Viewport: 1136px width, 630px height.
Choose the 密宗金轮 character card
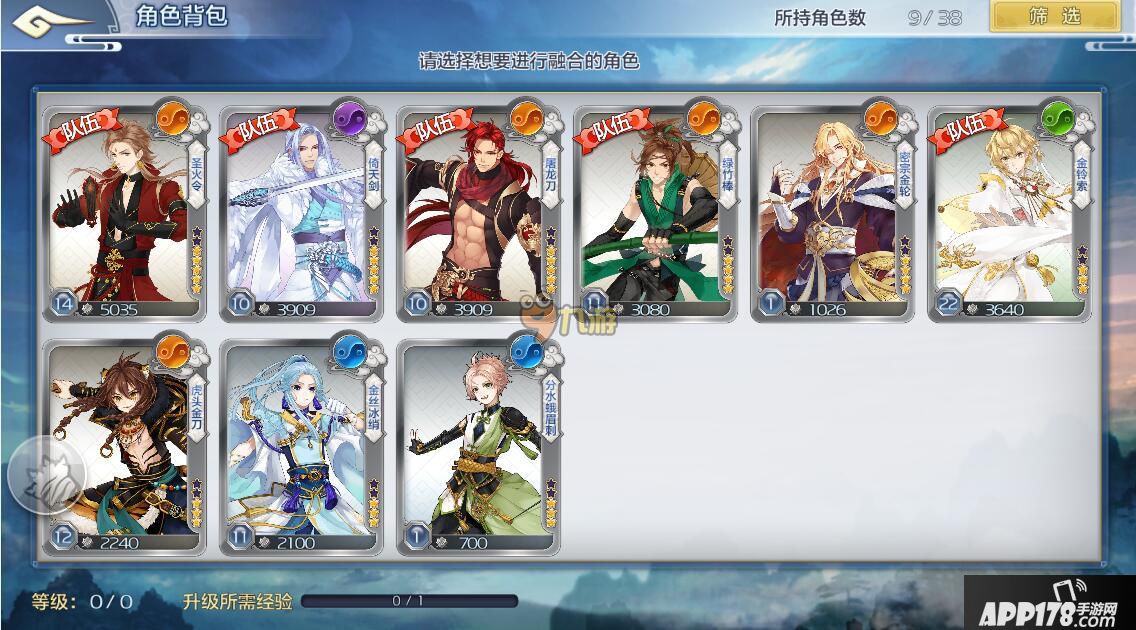833,213
